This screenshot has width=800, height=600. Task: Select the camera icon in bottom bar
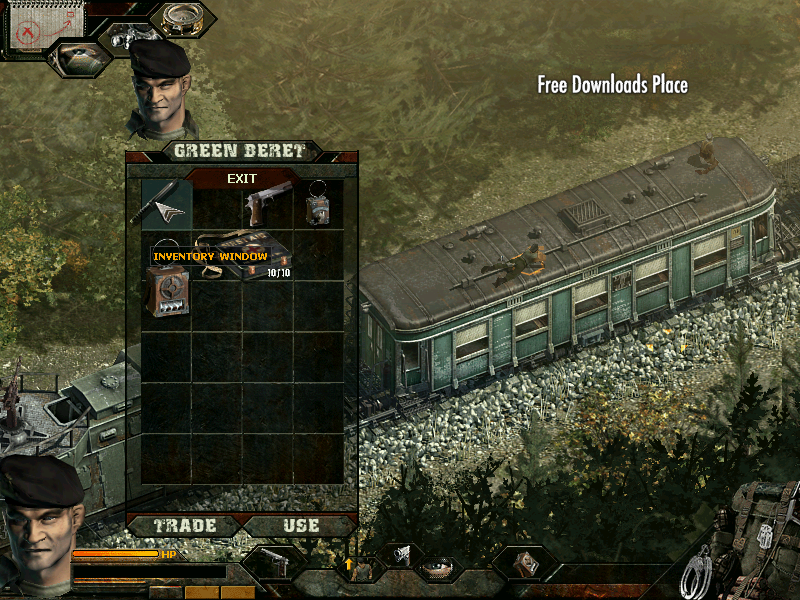click(402, 553)
